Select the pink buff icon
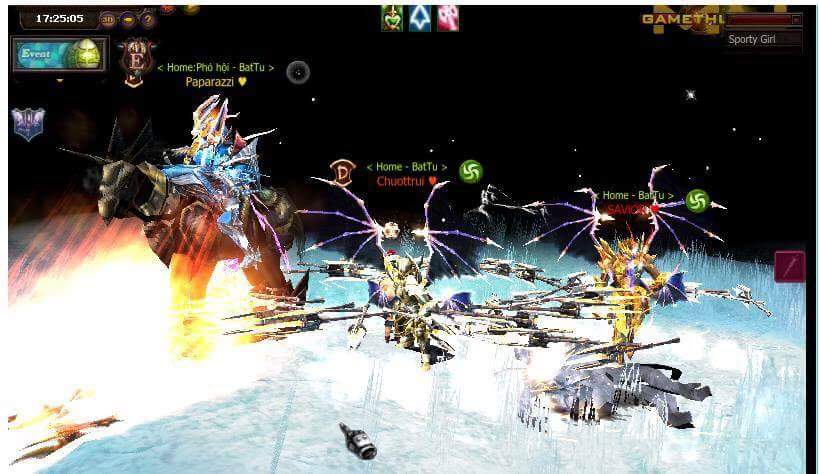This screenshot has height=474, width=819. pyautogui.click(x=448, y=17)
